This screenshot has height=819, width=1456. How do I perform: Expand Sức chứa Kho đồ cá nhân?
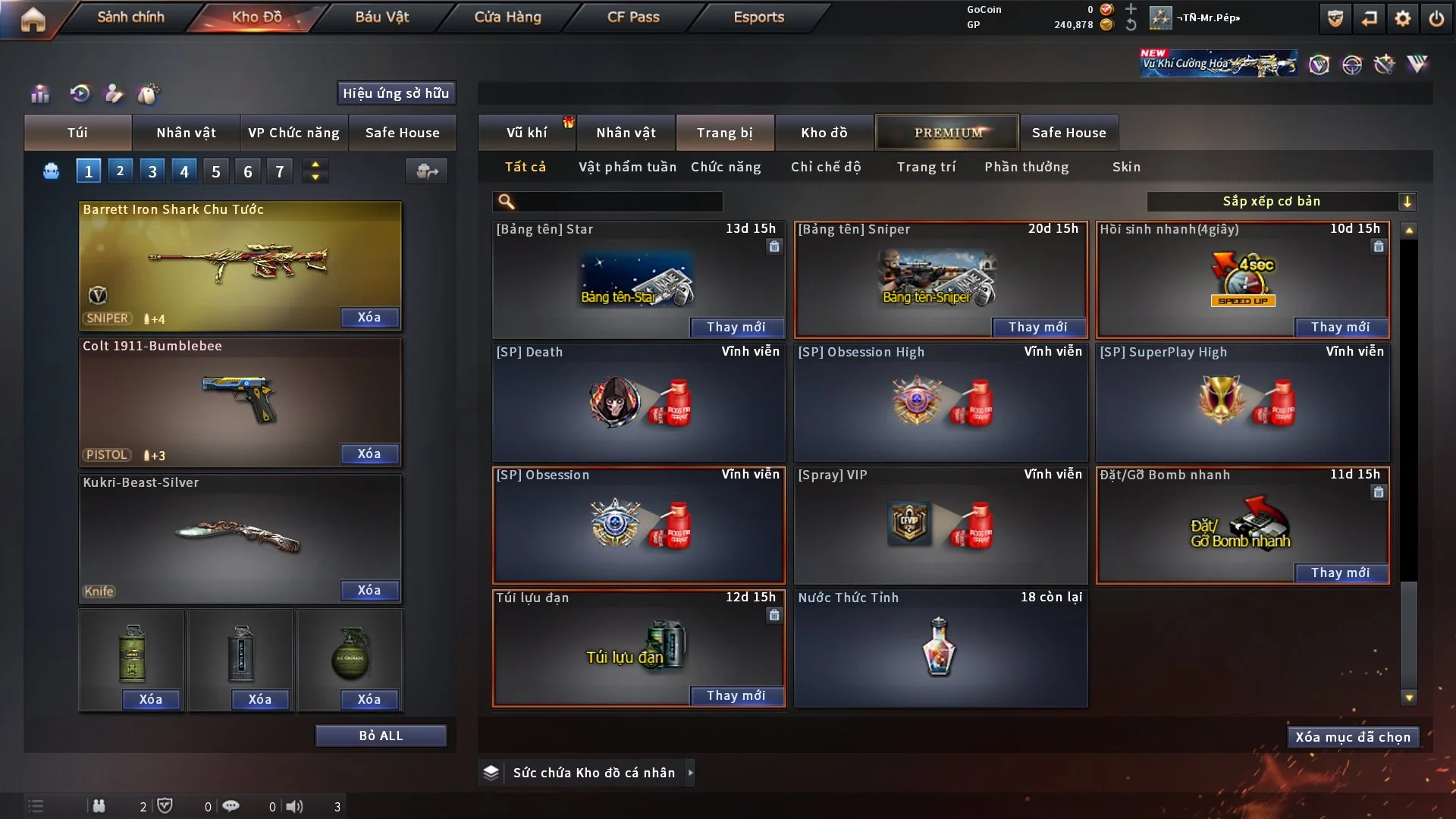[x=690, y=773]
